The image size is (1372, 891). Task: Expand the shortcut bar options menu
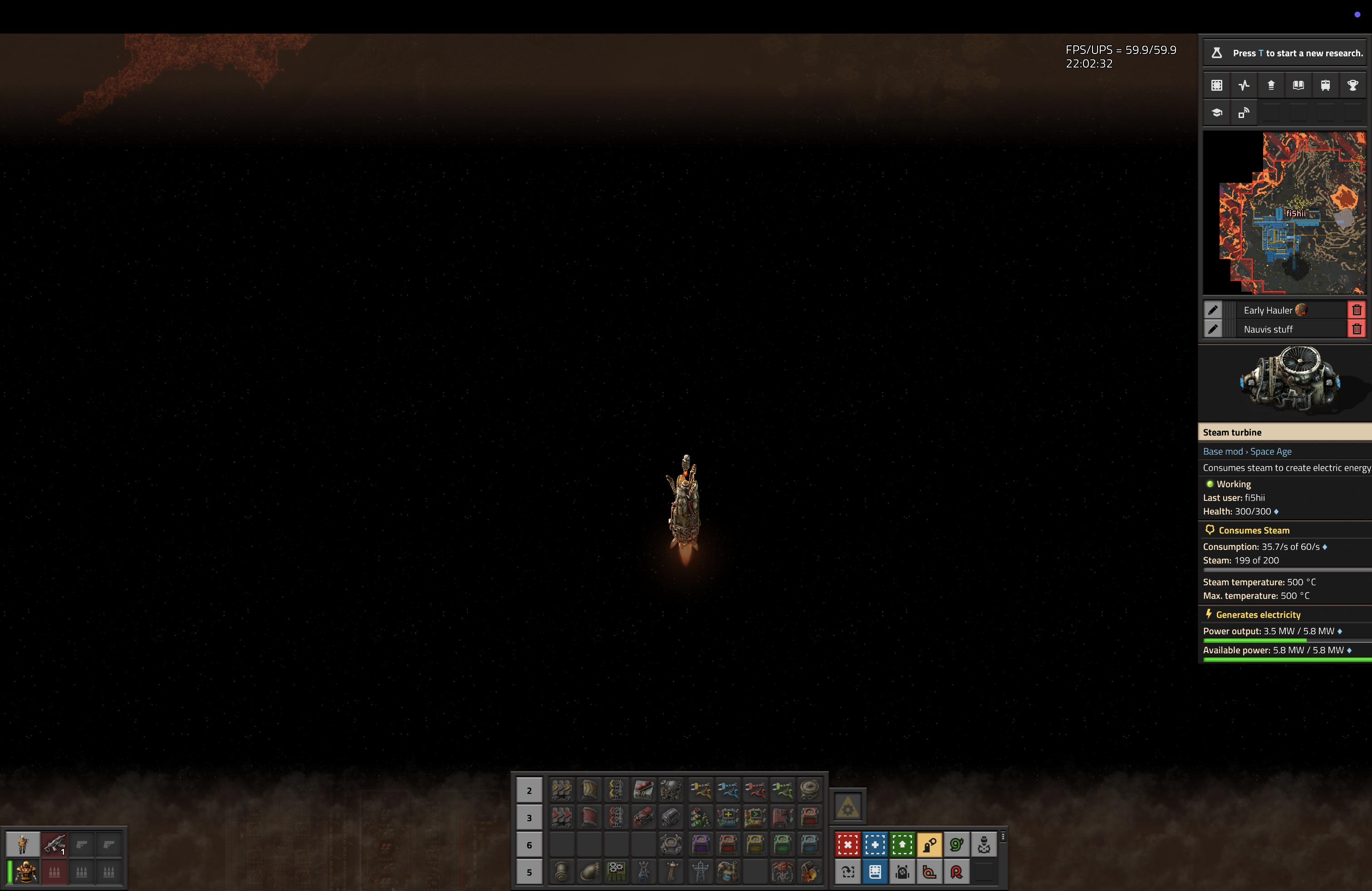click(1004, 837)
